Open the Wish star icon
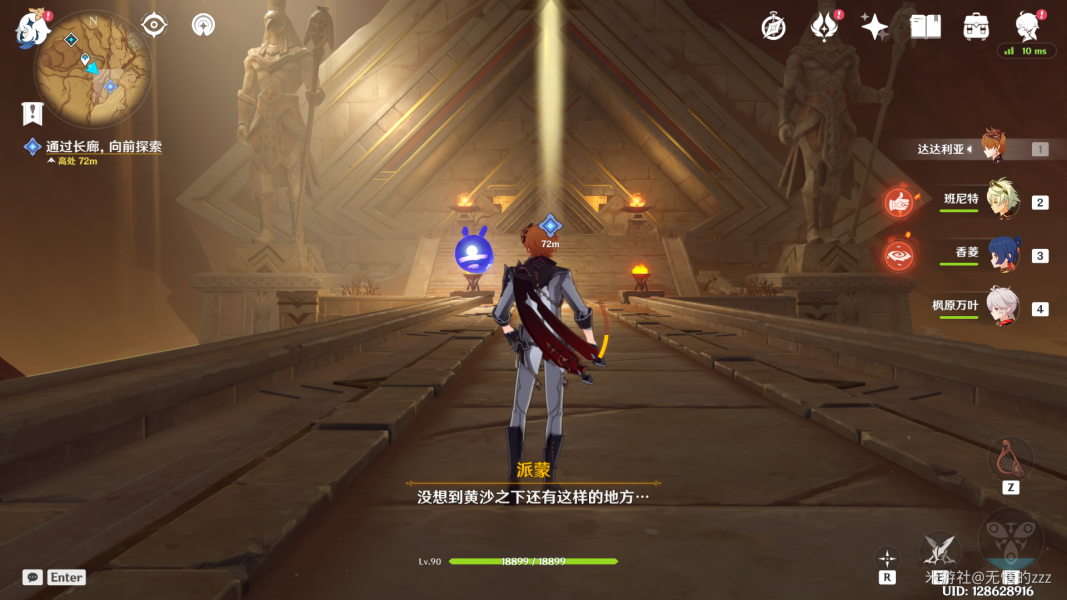Viewport: 1067px width, 600px height. click(875, 27)
